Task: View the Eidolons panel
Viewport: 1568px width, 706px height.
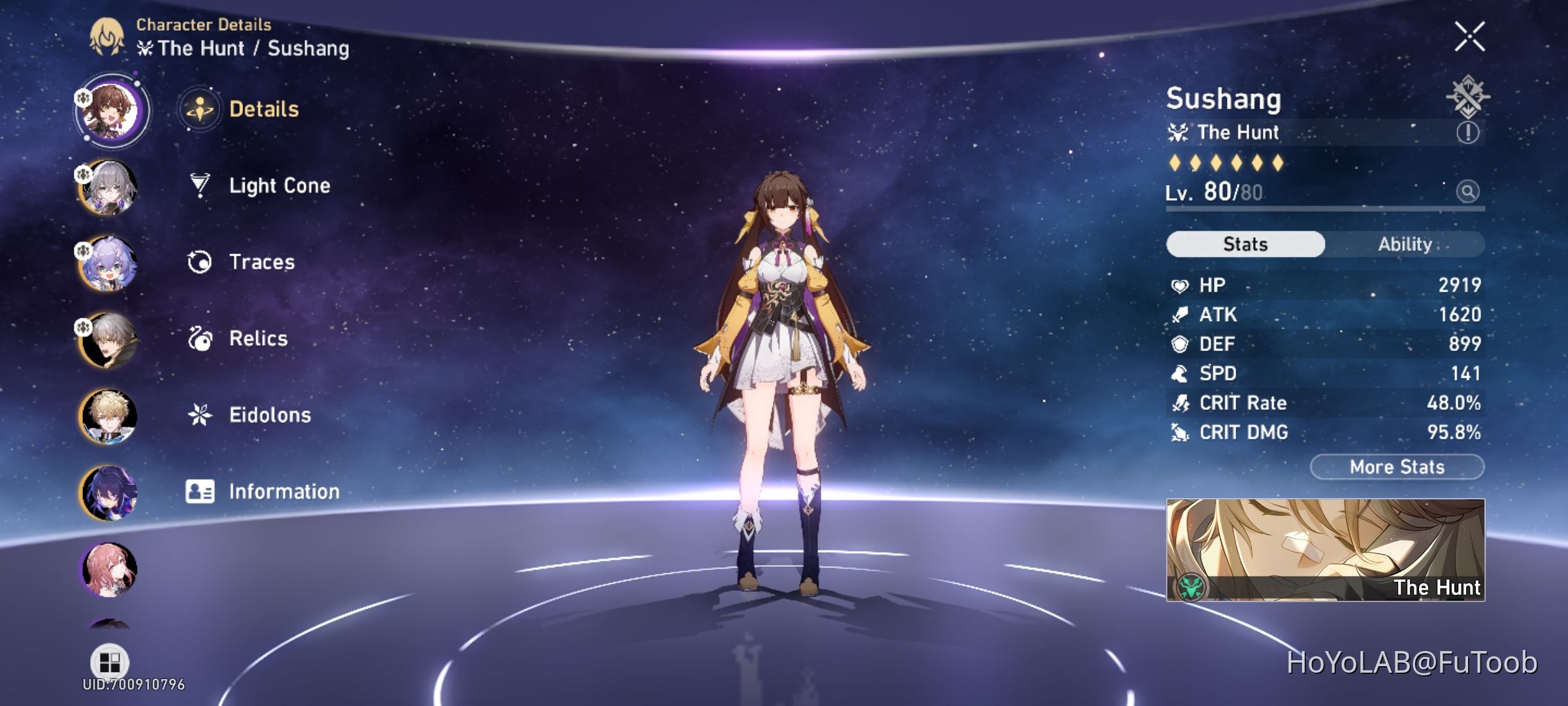Action: coord(270,414)
